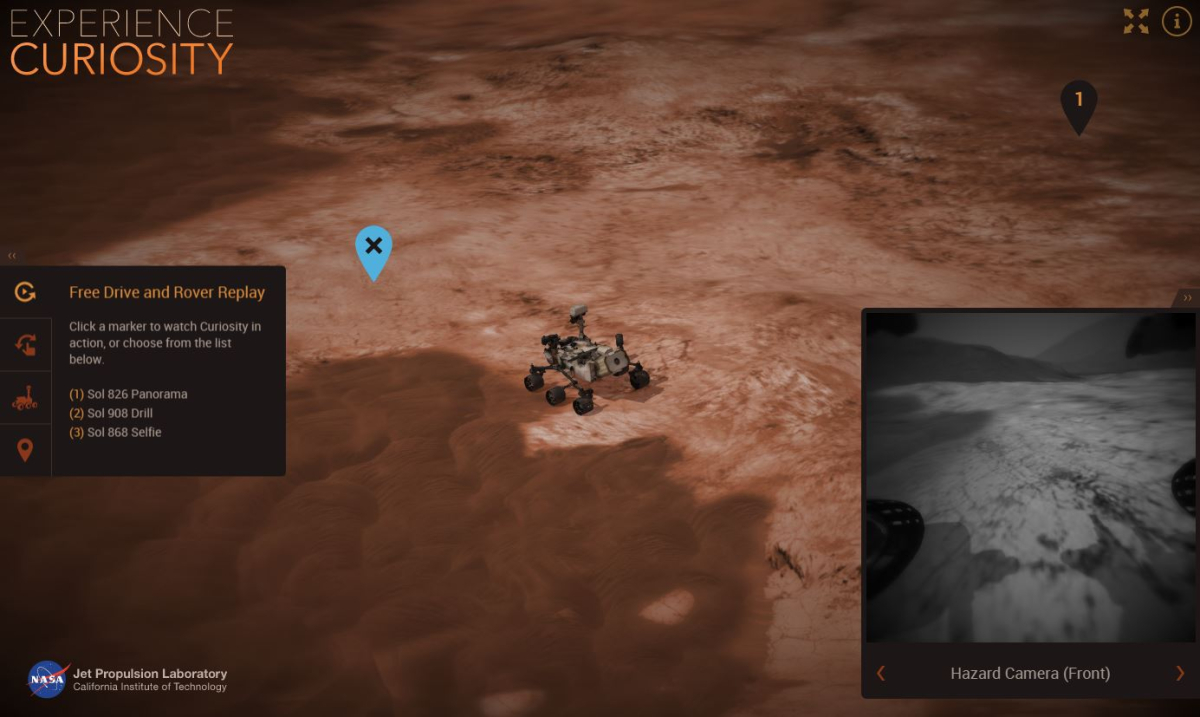
Task: Collapse the left side panel
Action: tap(12, 256)
